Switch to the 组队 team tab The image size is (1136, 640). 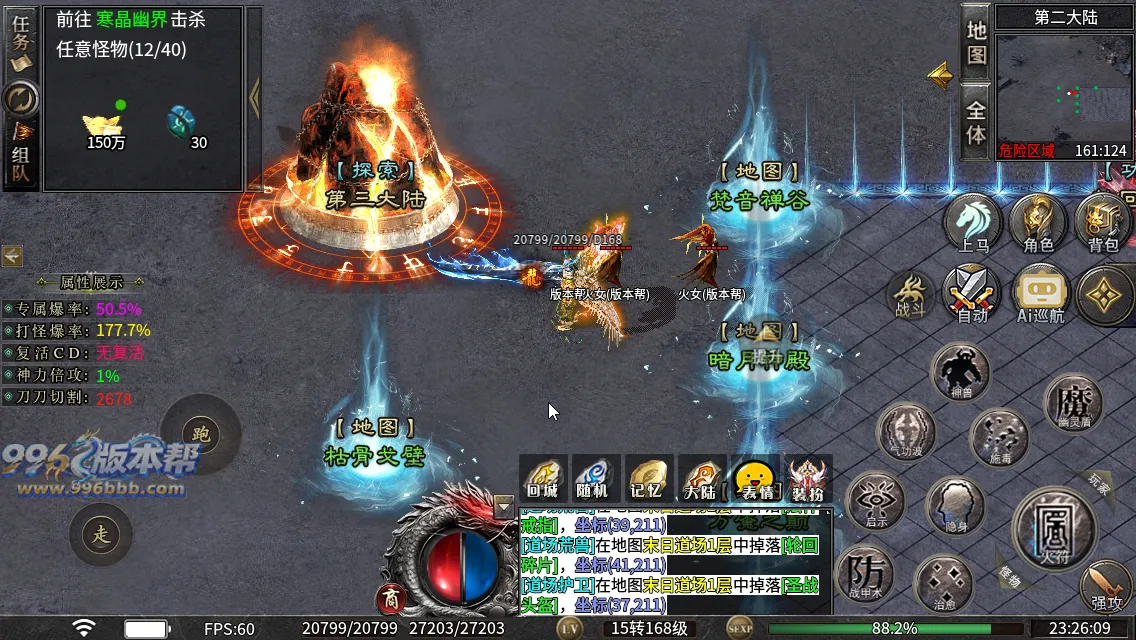(21, 160)
